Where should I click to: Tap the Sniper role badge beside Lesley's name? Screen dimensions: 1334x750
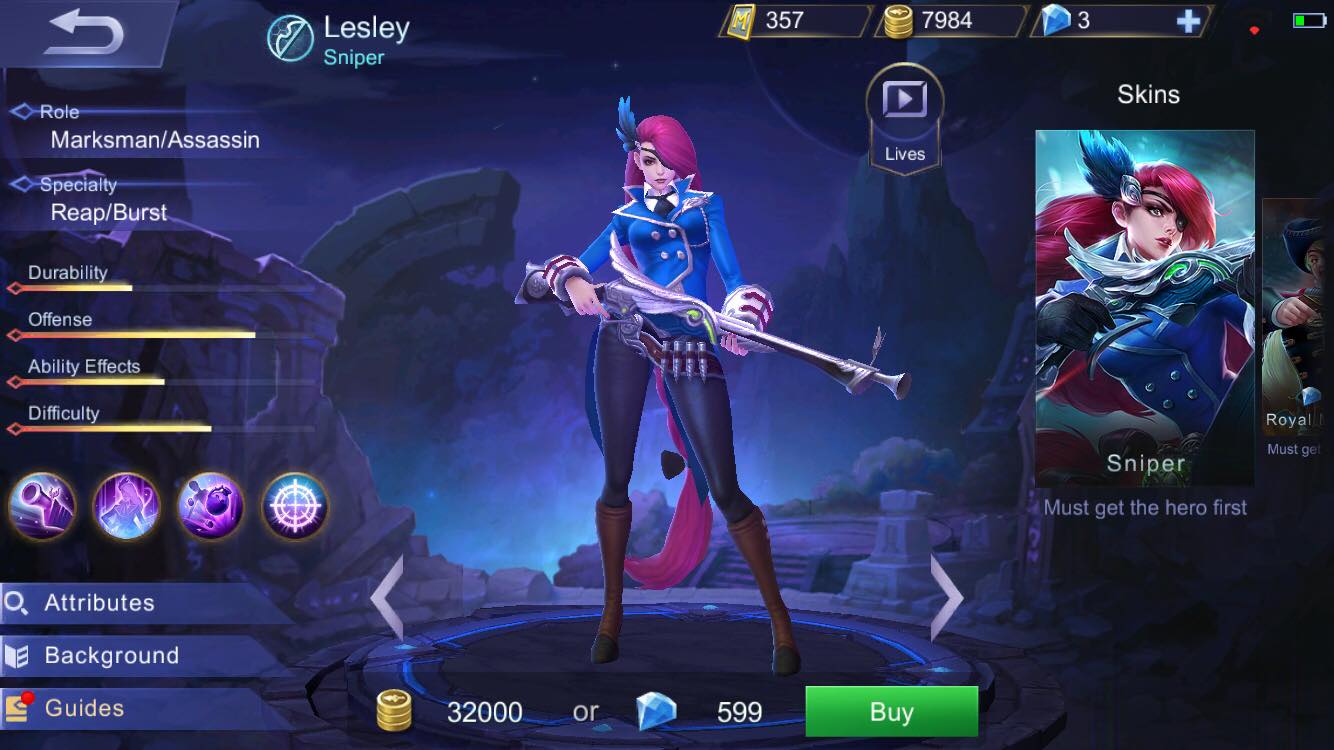290,30
